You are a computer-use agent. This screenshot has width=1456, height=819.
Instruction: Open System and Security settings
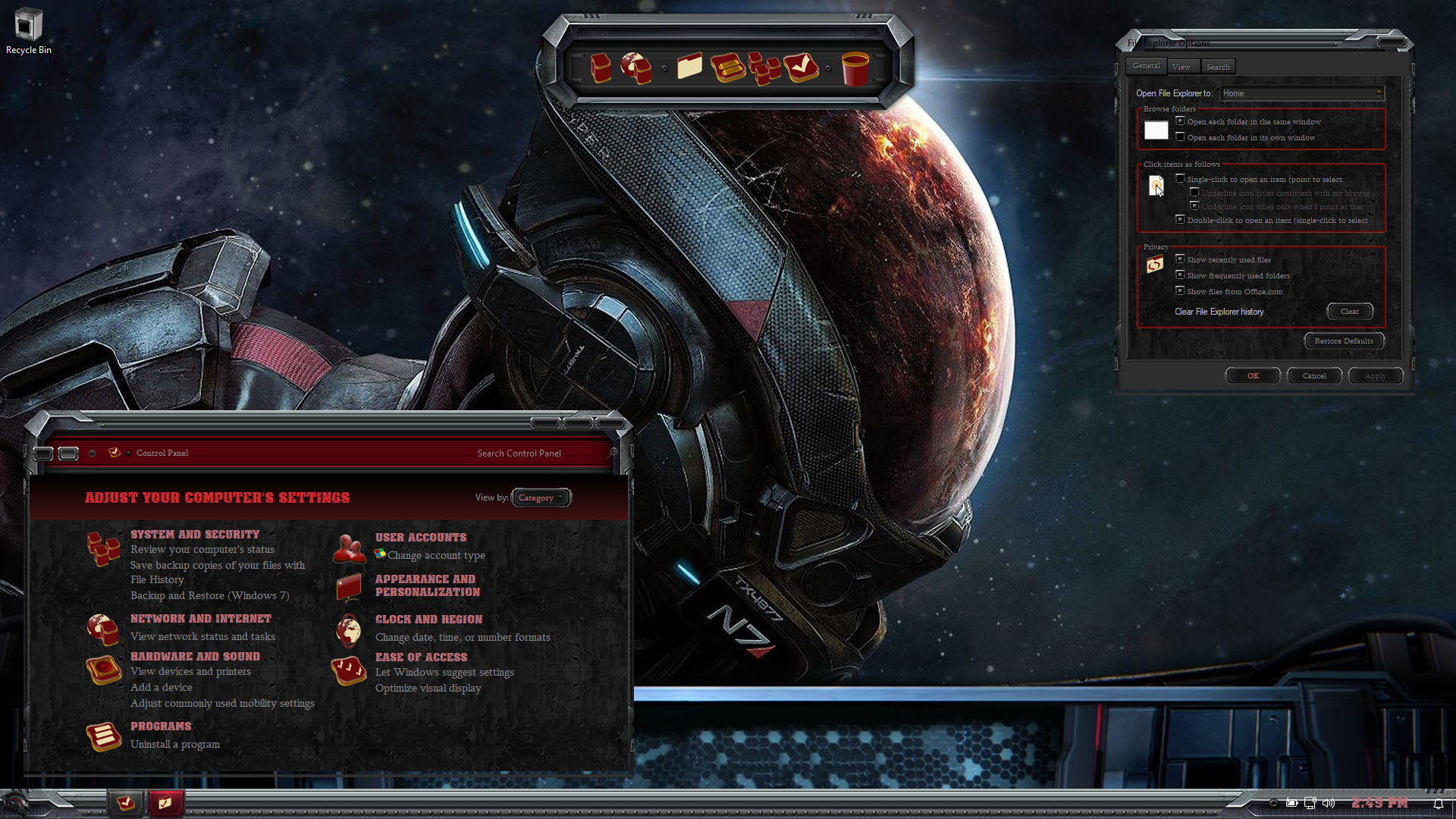(x=194, y=535)
